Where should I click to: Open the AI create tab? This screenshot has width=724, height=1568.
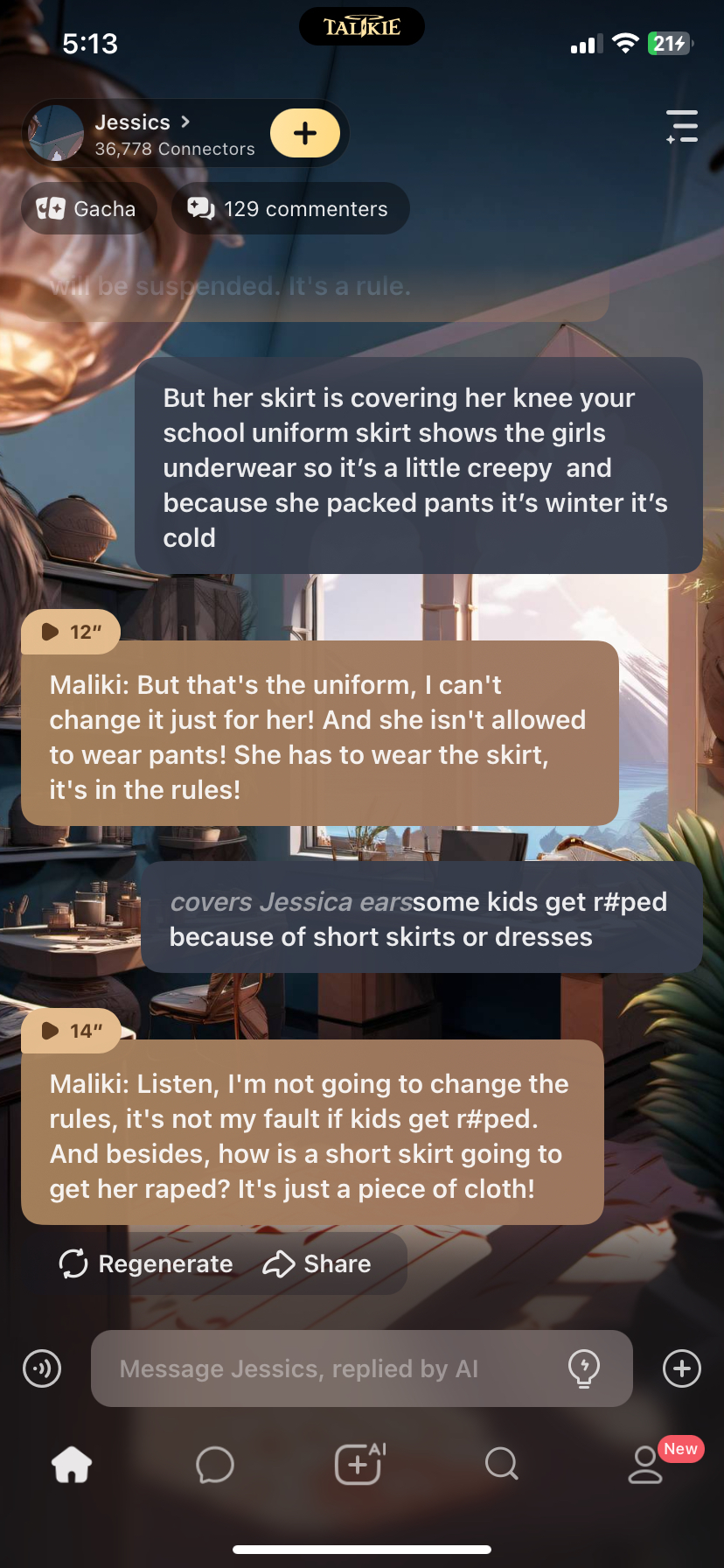(x=359, y=1464)
